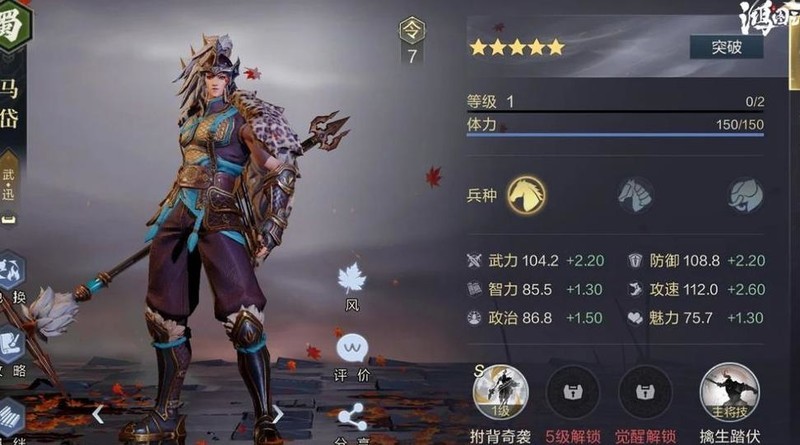Tap the 武迅 hero type tag
The image size is (800, 445).
click(x=9, y=182)
